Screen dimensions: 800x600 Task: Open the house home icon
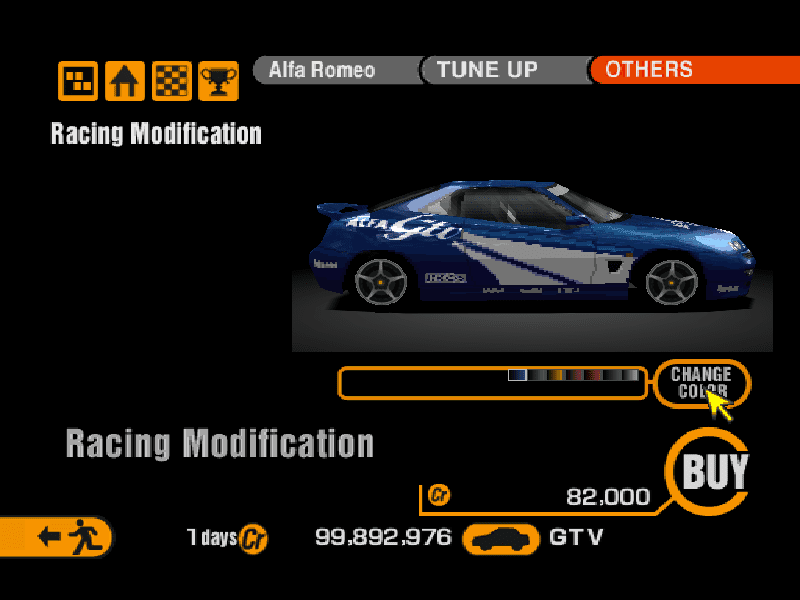125,81
